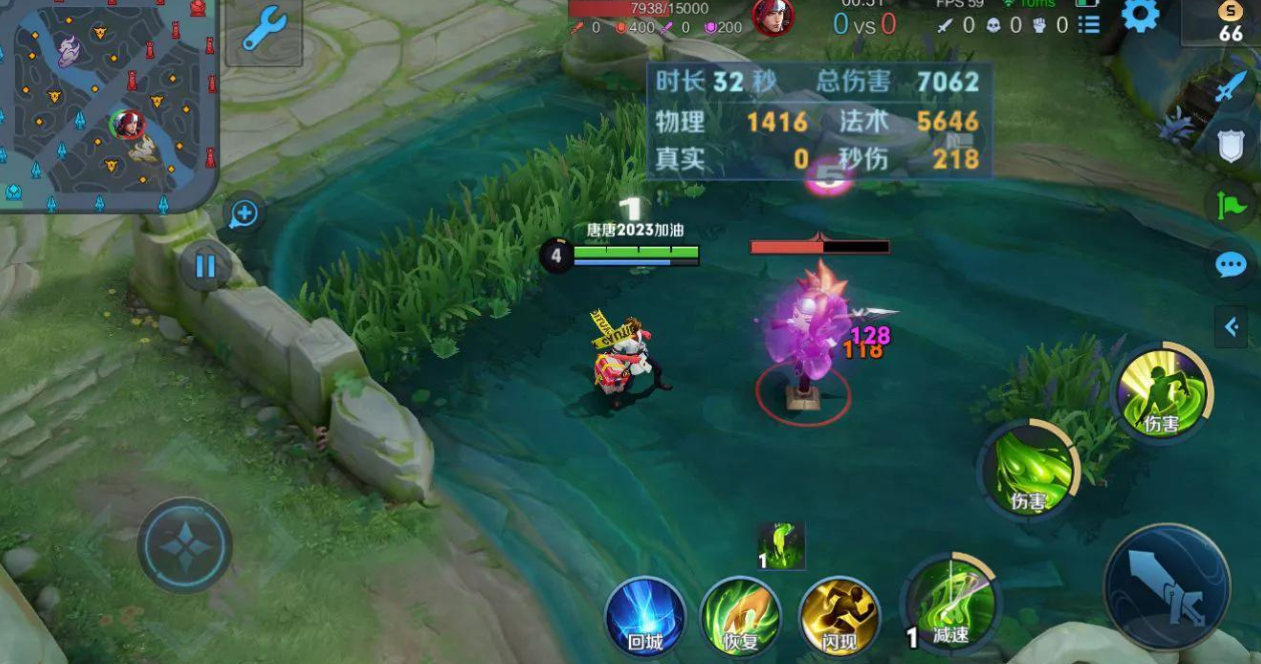
Task: Collapse the side panel with the arrow
Action: pyautogui.click(x=1231, y=326)
